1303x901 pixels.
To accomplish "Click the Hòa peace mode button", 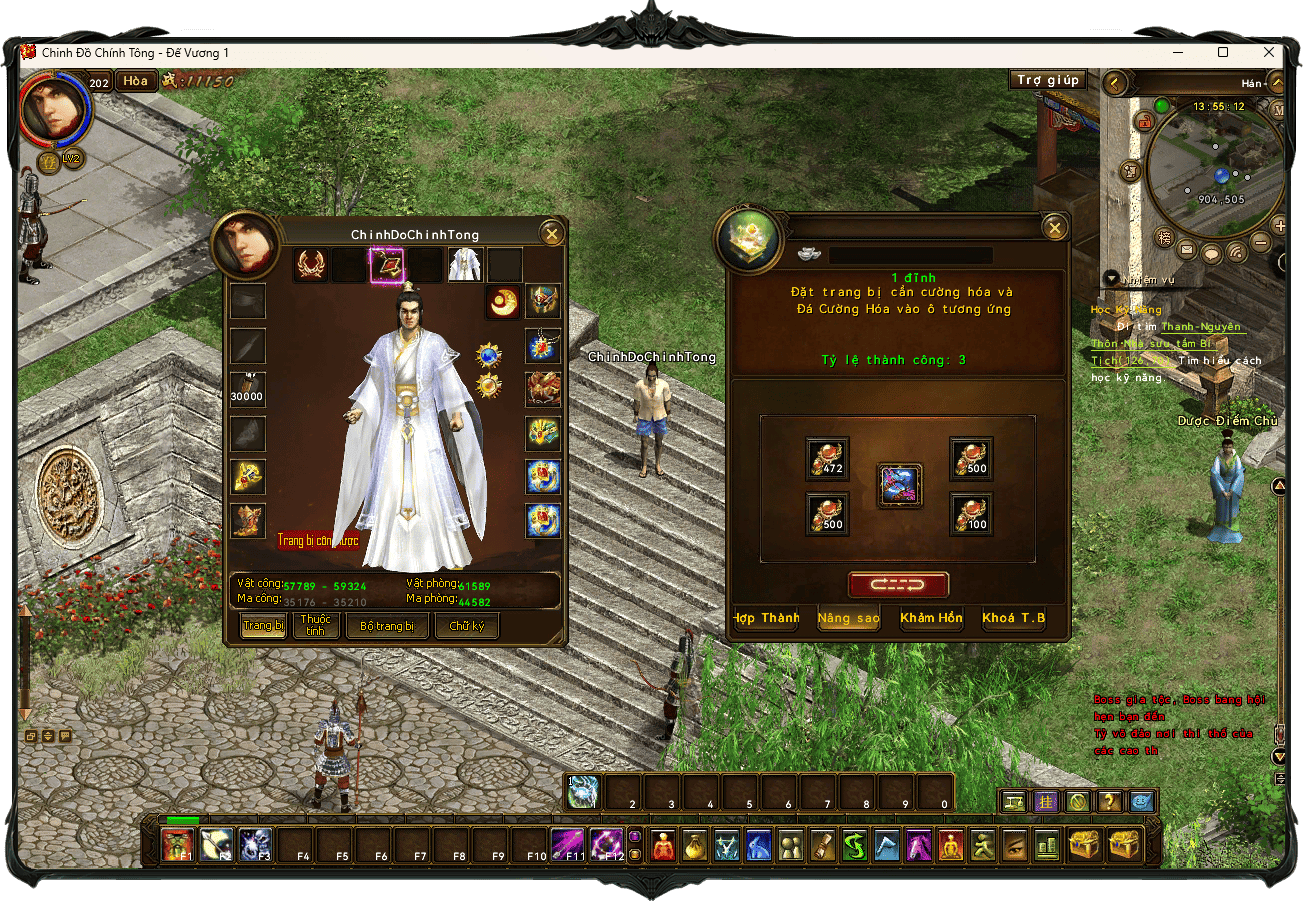I will coord(137,81).
